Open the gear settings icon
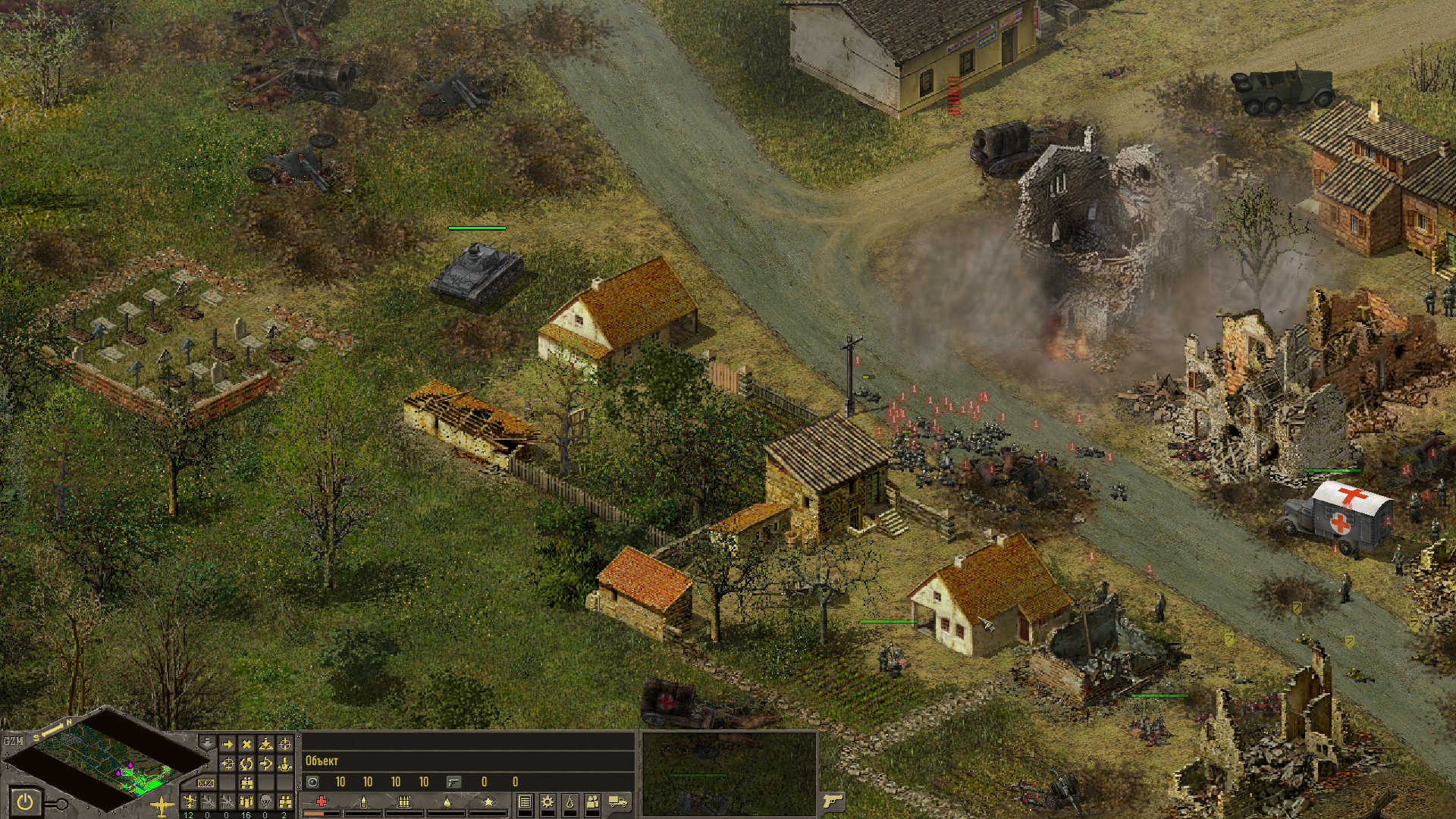1456x819 pixels. pos(547,802)
